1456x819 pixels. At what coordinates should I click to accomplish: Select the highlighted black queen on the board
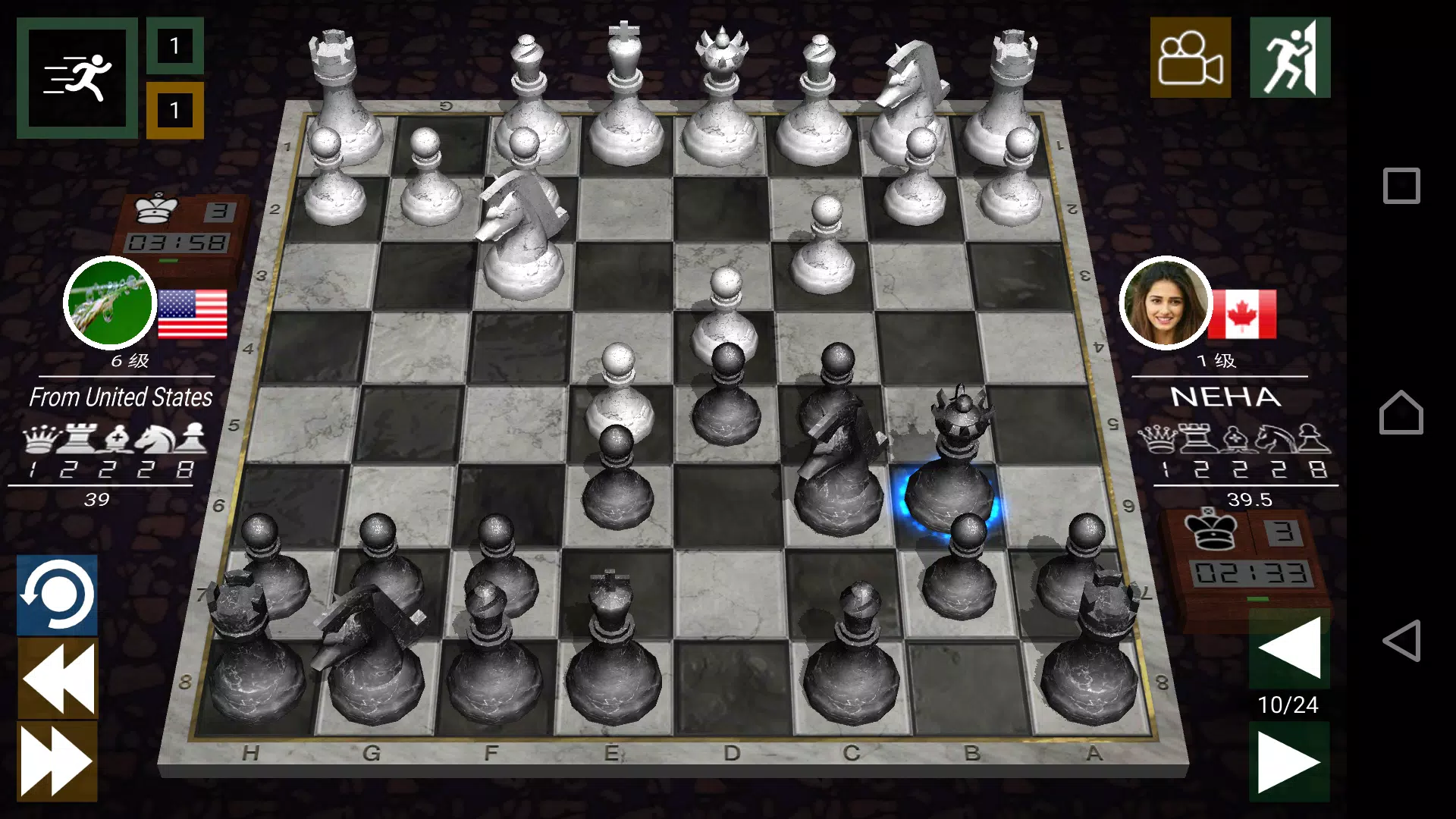954,463
